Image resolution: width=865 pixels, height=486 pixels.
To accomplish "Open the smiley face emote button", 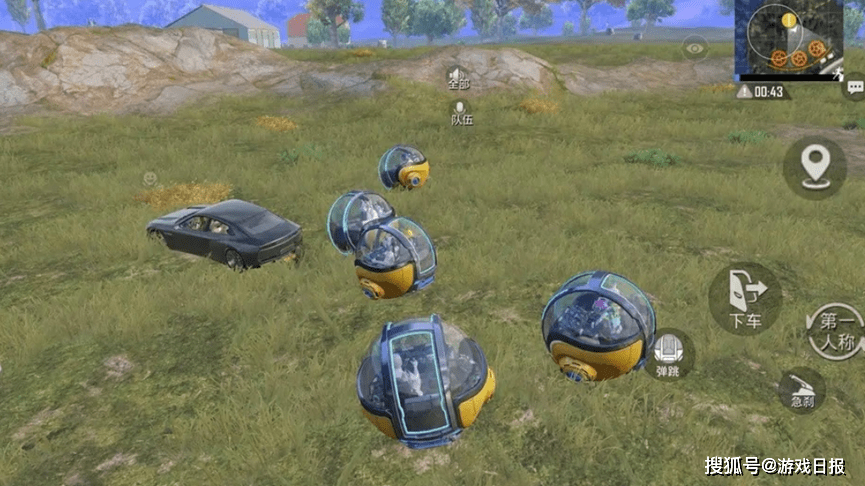I will [149, 178].
